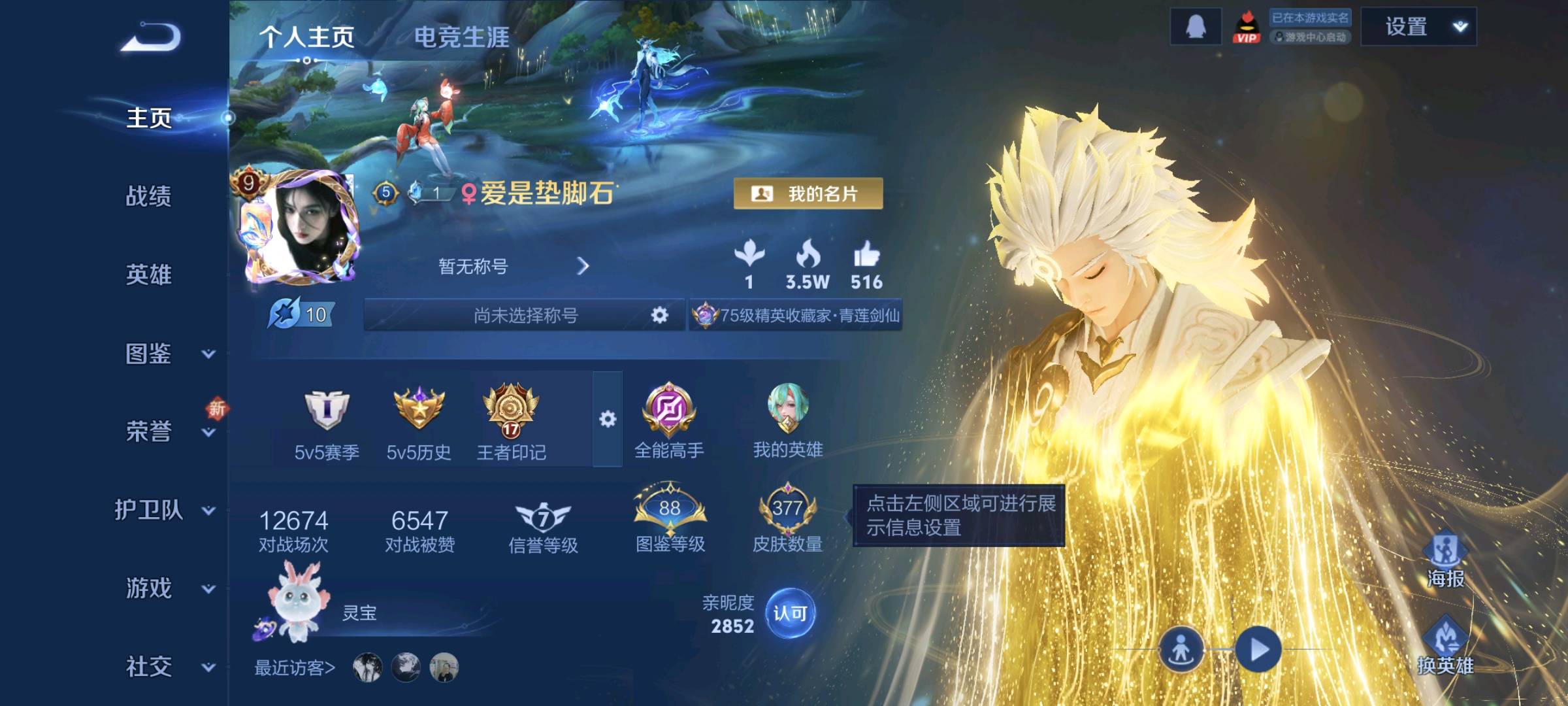The width and height of the screenshot is (1568, 706).
Task: Open the 战绩 section in sidebar
Action: (149, 196)
